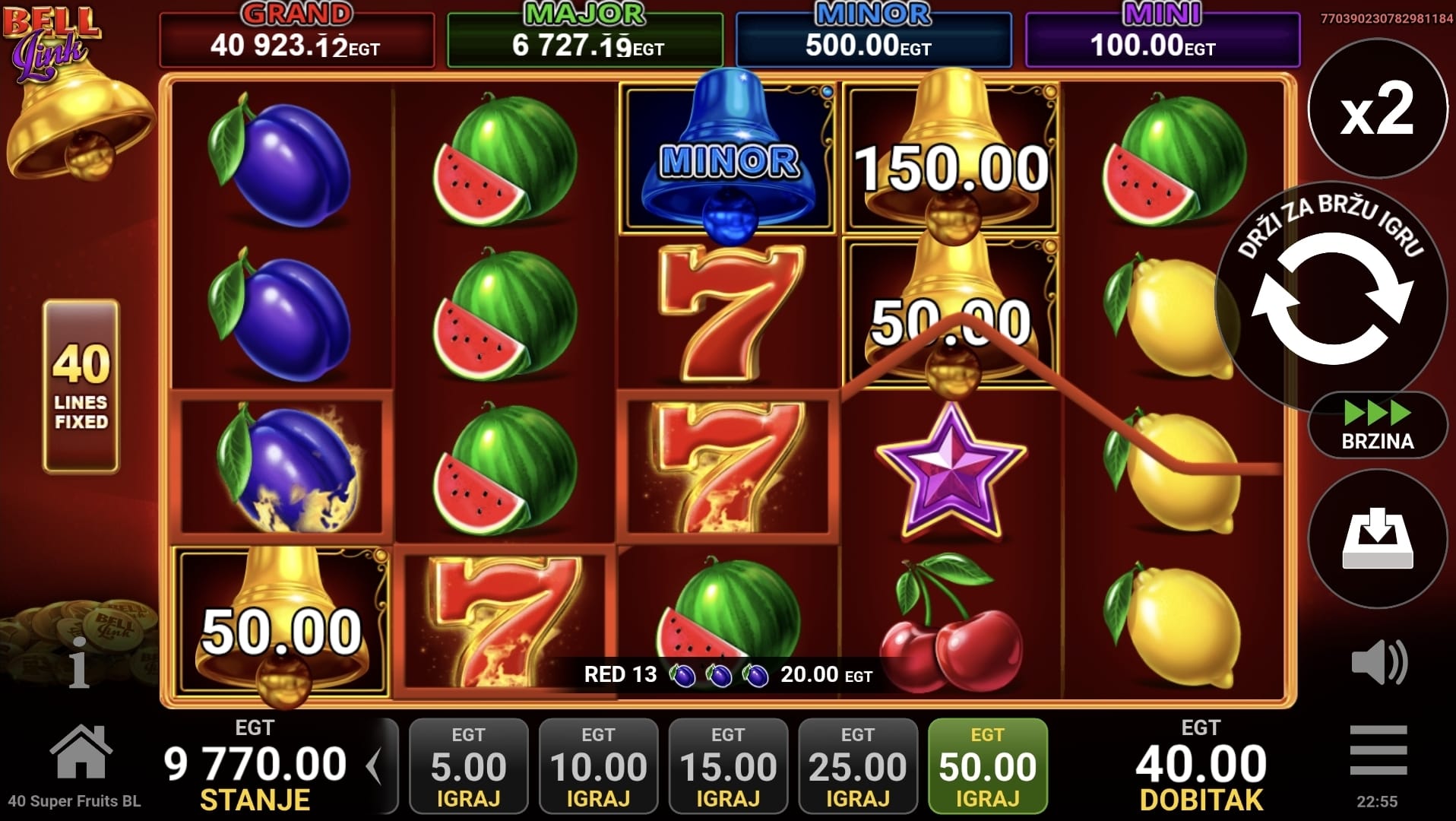Return to lobby via the home icon
The width and height of the screenshot is (1456, 821).
tap(81, 753)
